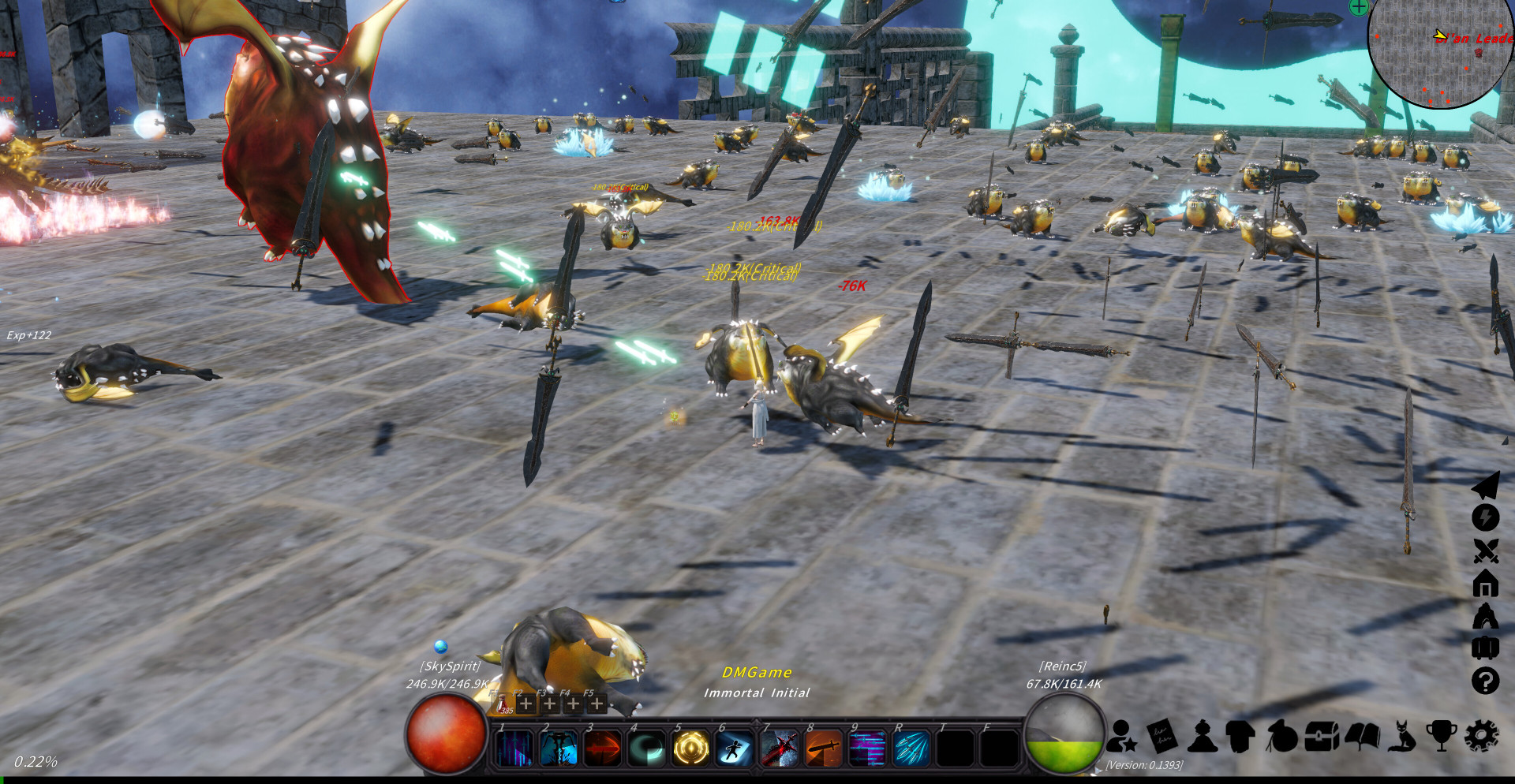Use the blue triple-dagger skill in slot R

click(911, 748)
